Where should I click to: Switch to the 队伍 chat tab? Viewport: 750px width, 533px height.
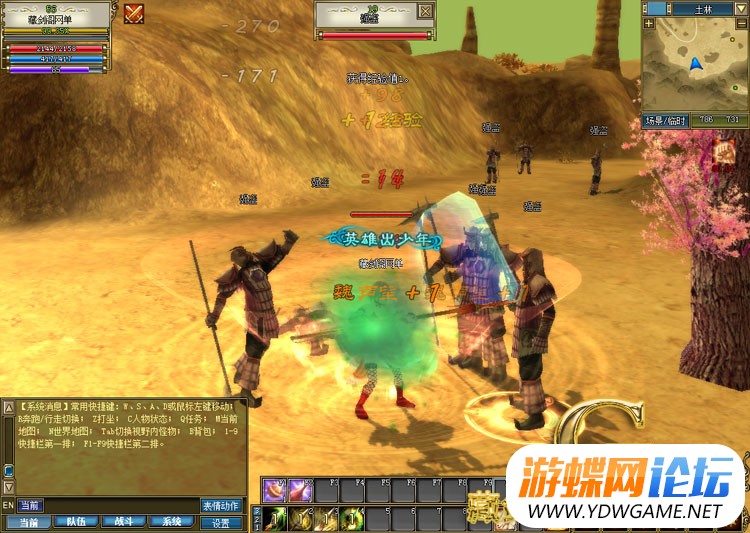pyautogui.click(x=76, y=522)
